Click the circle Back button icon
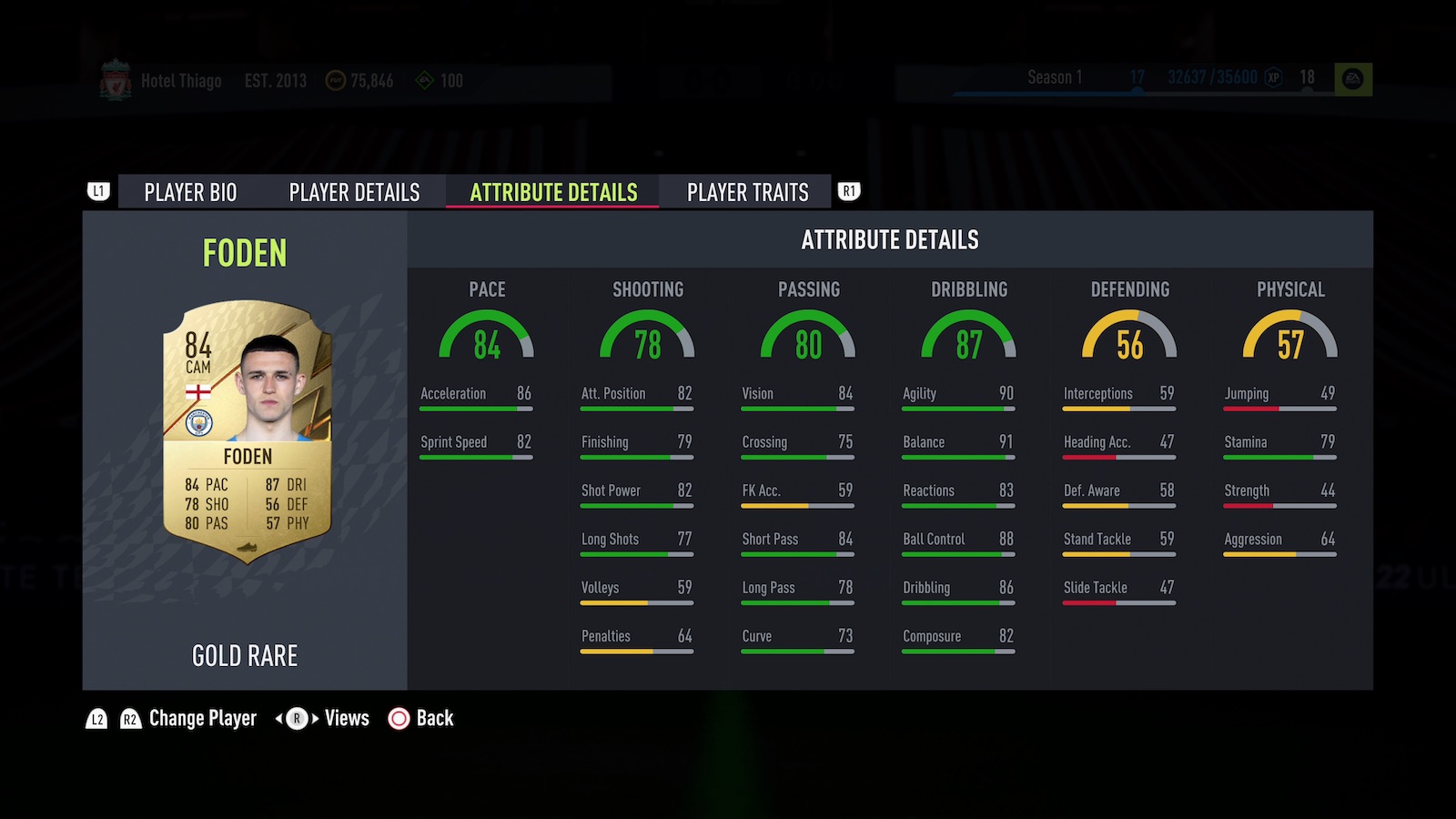The height and width of the screenshot is (819, 1456). (398, 719)
